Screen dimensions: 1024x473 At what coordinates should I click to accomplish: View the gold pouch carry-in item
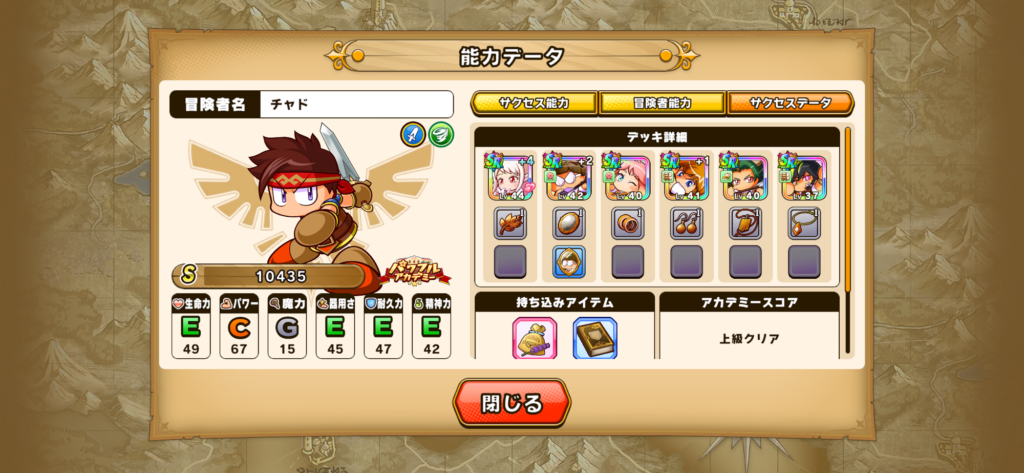[534, 338]
